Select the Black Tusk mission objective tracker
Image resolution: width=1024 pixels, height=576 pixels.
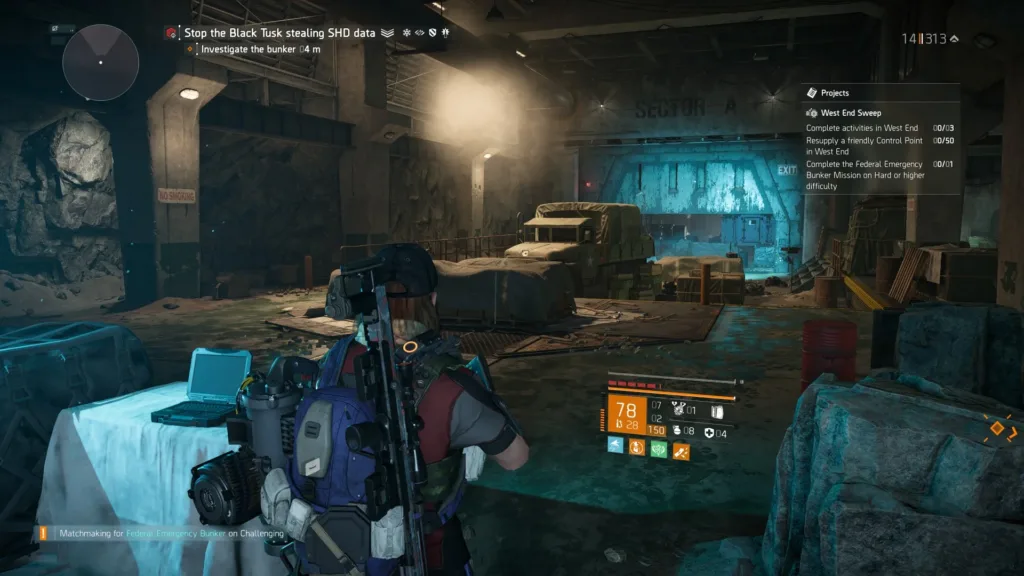click(279, 33)
